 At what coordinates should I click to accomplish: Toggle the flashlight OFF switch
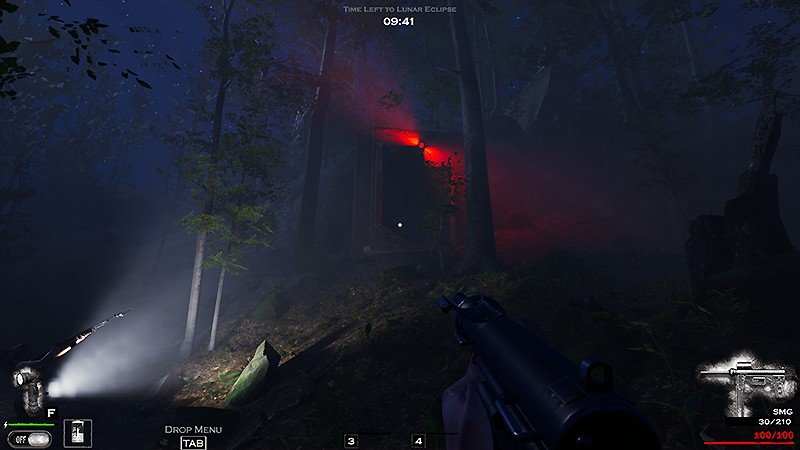pyautogui.click(x=29, y=438)
